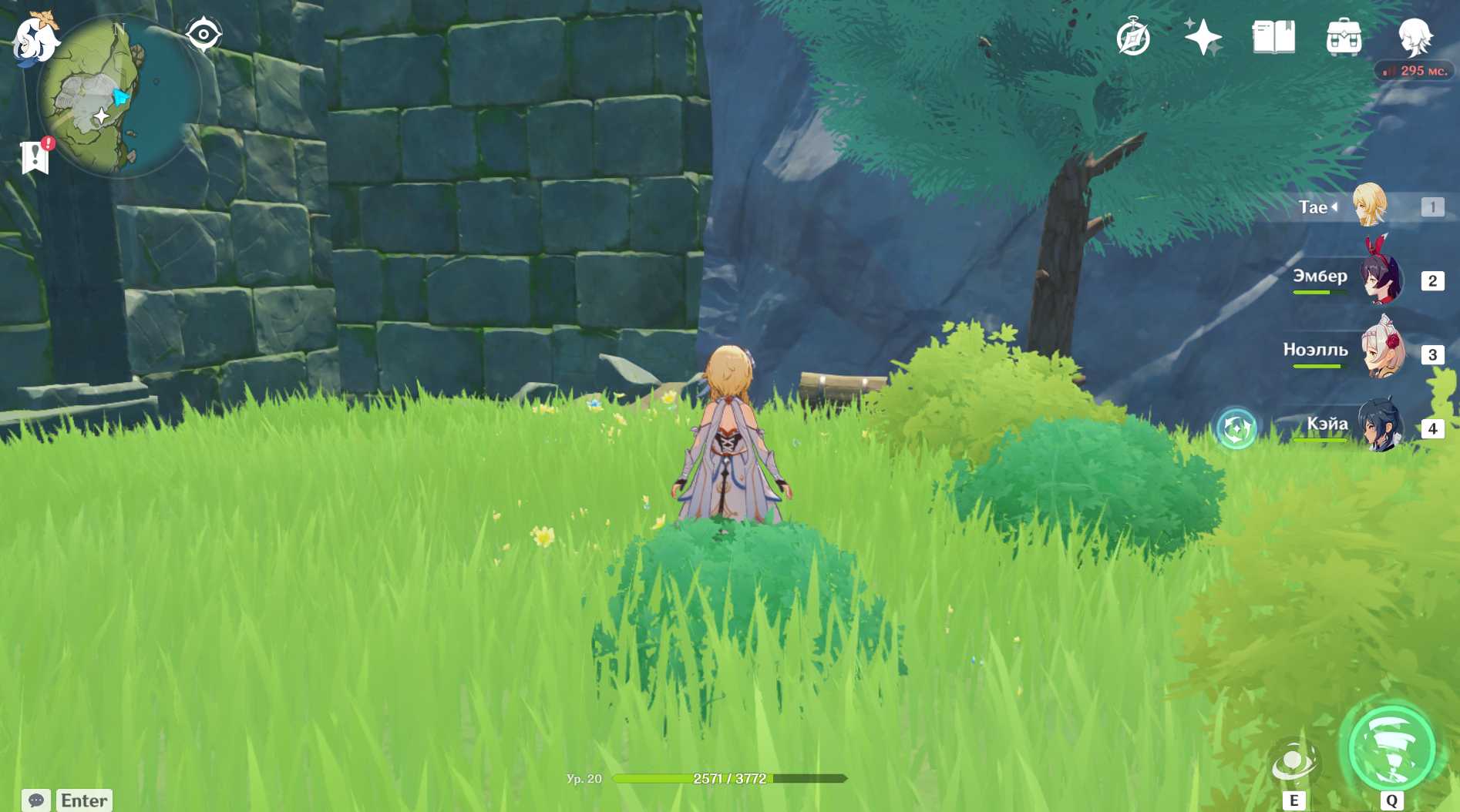Open the chat speech bubble
The image size is (1460, 812).
pos(36,800)
